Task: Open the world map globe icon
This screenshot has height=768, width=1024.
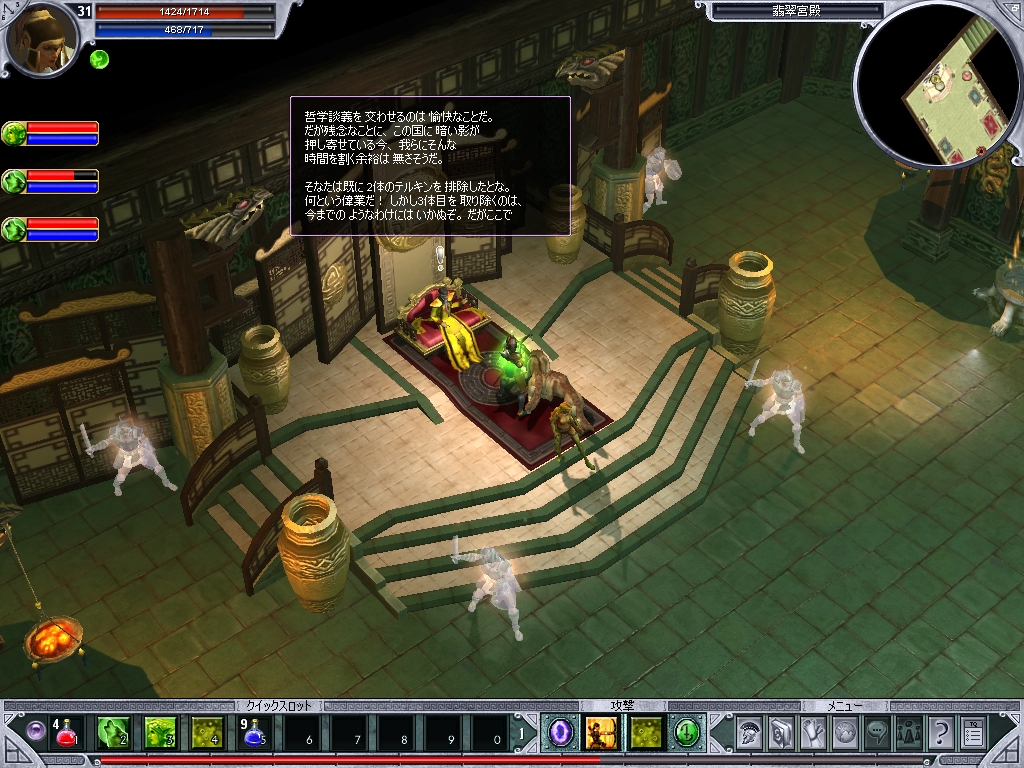Action: point(845,734)
